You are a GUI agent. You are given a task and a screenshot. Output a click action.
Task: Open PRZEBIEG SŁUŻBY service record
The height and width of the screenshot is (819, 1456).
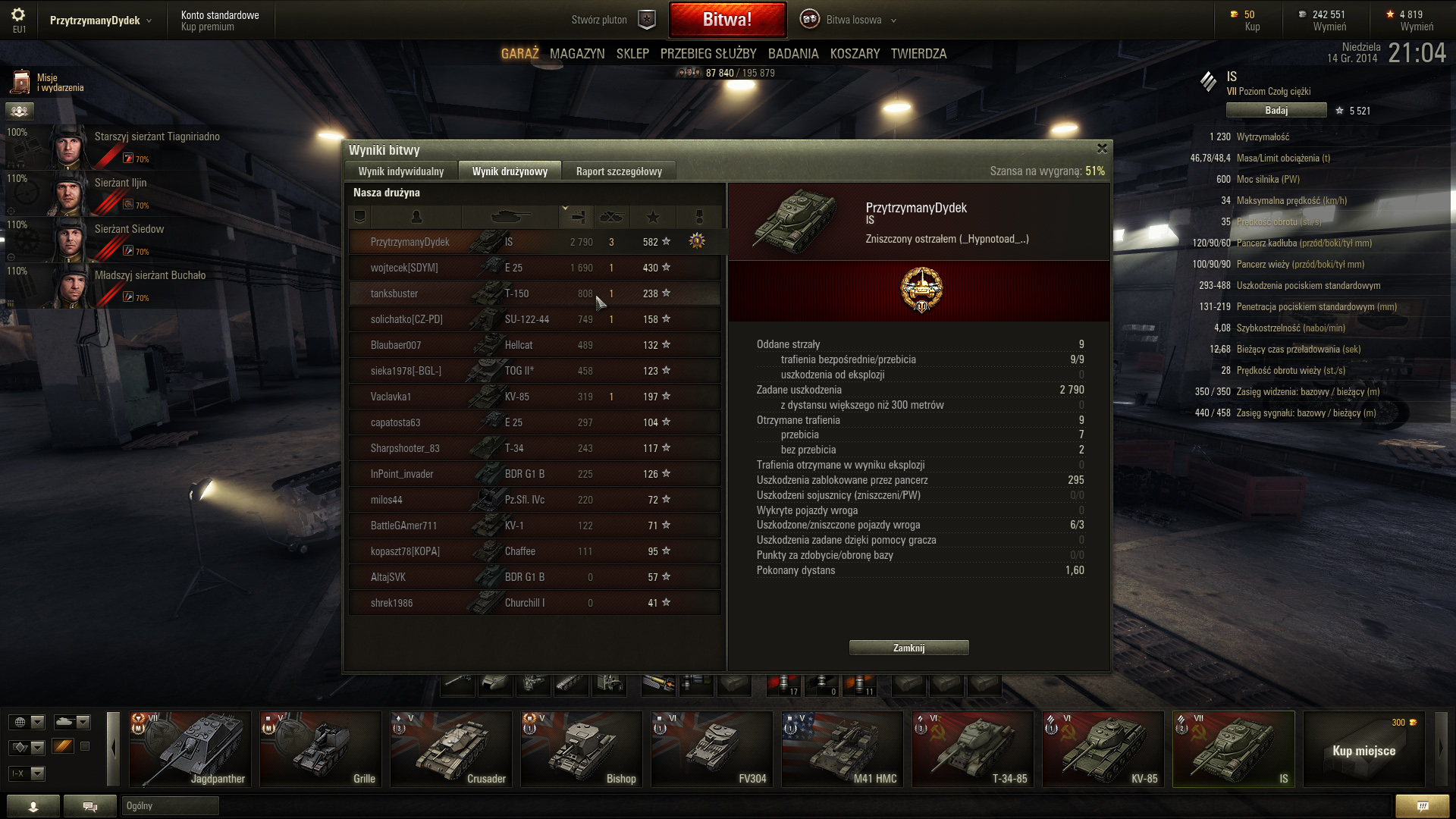pos(708,54)
